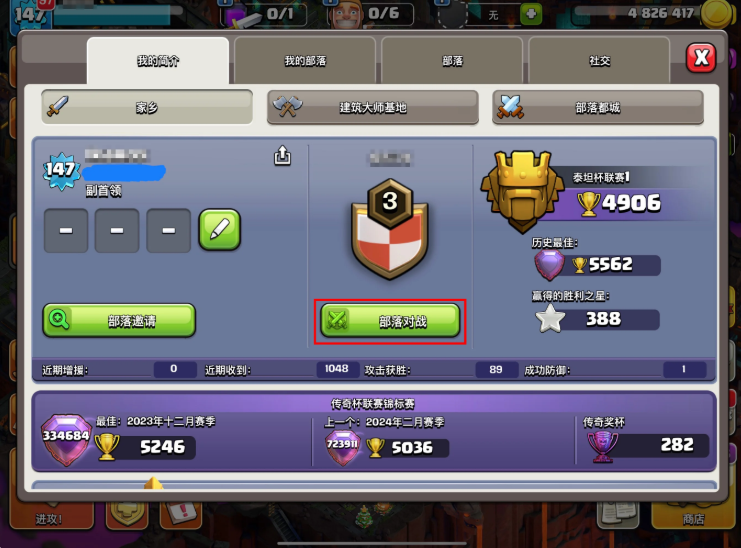
Task: Select the 社交 tab
Action: [x=600, y=61]
